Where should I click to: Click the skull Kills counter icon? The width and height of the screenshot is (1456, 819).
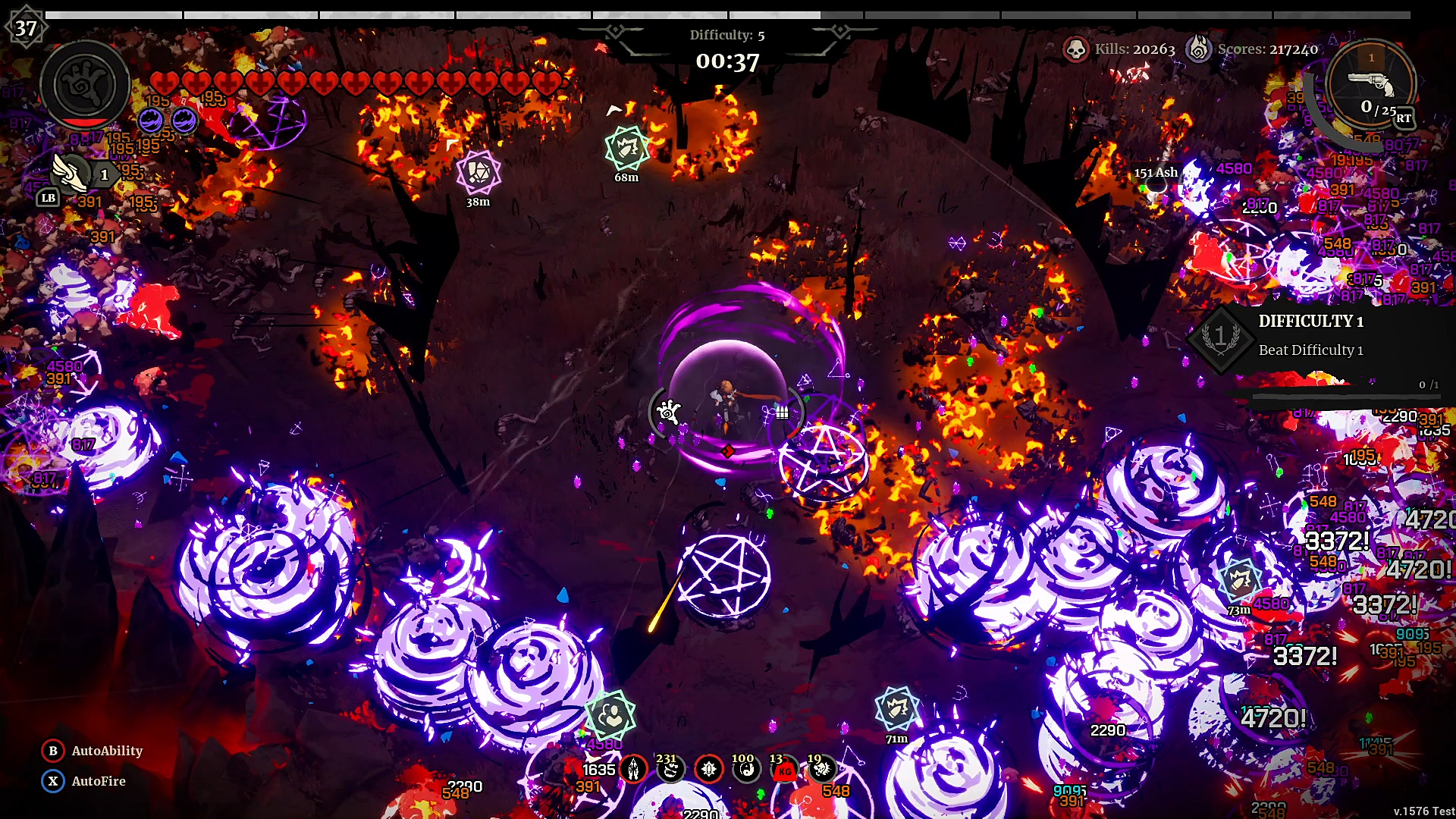click(1078, 49)
